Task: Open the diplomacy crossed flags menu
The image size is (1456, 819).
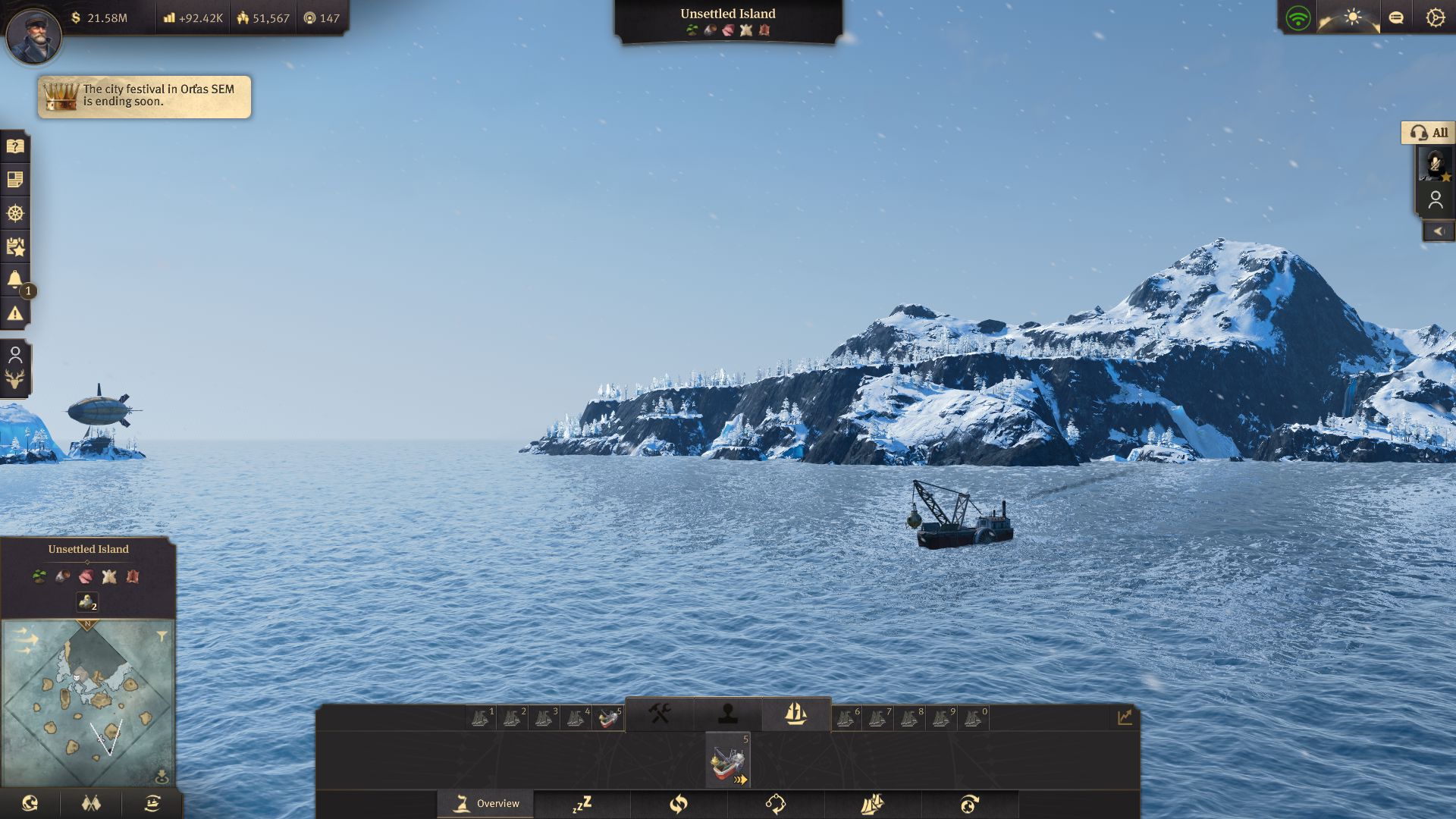Action: [x=91, y=803]
